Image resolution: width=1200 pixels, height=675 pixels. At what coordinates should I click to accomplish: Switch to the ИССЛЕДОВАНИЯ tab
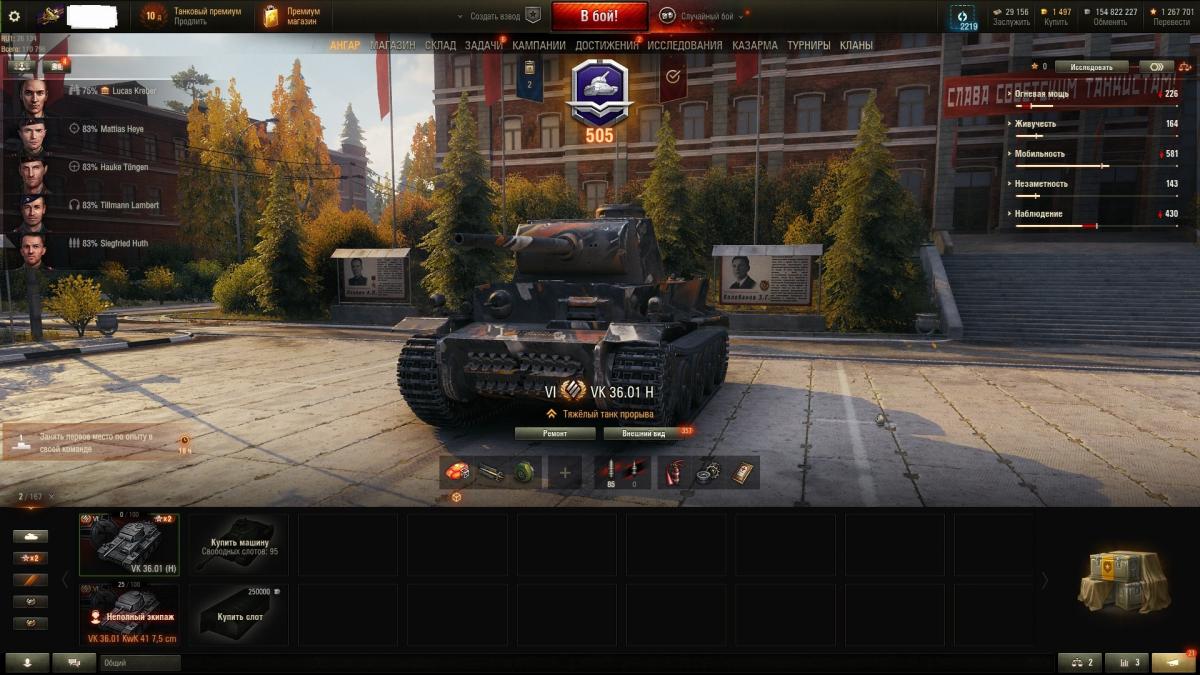click(x=684, y=45)
